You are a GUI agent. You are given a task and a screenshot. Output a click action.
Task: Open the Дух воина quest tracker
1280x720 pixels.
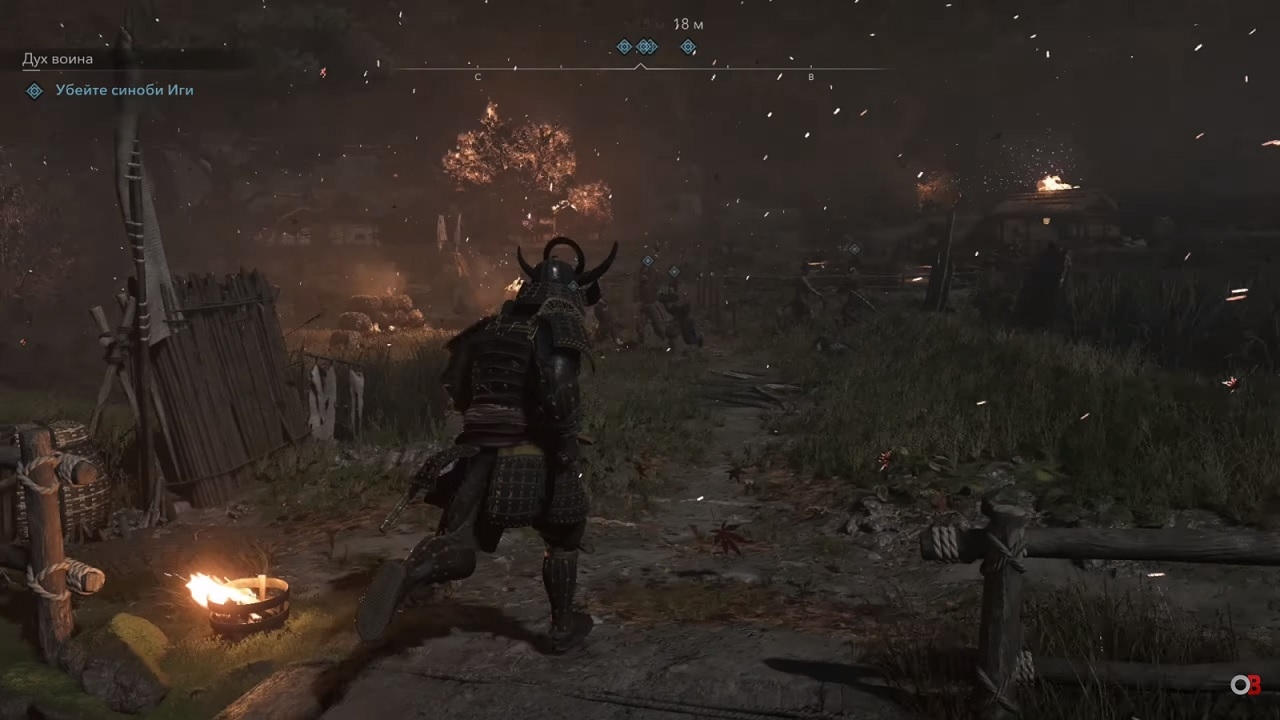pyautogui.click(x=58, y=59)
